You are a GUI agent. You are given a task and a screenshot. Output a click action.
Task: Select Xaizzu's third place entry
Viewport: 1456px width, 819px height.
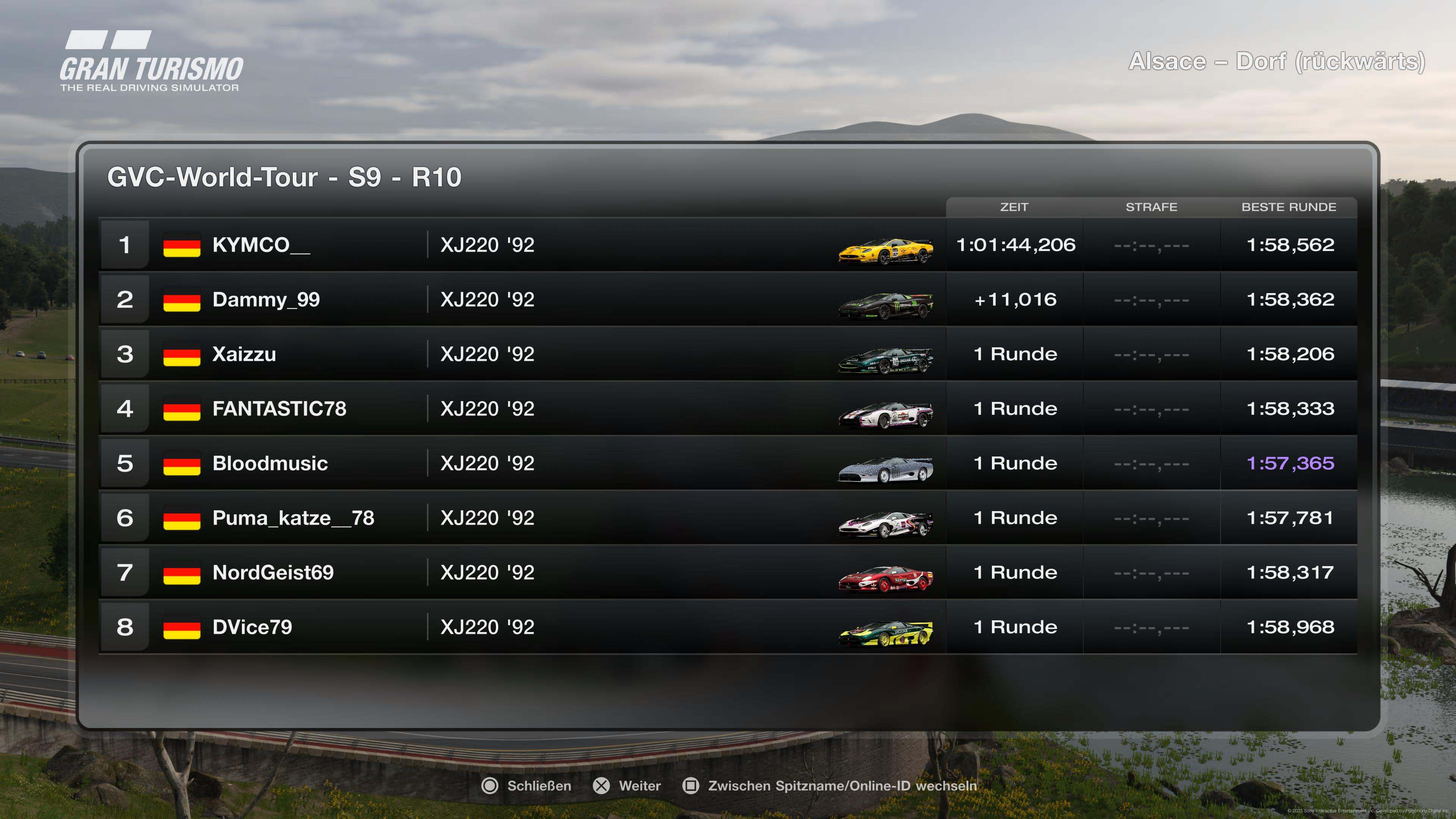244,355
